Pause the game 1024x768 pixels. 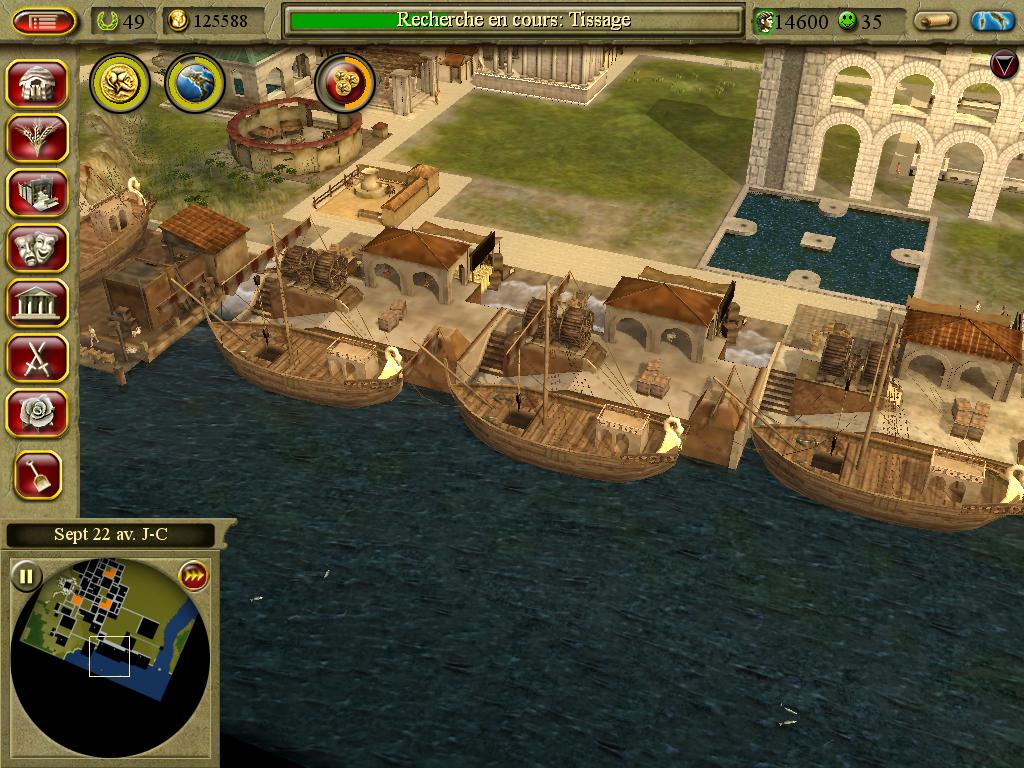[x=26, y=576]
